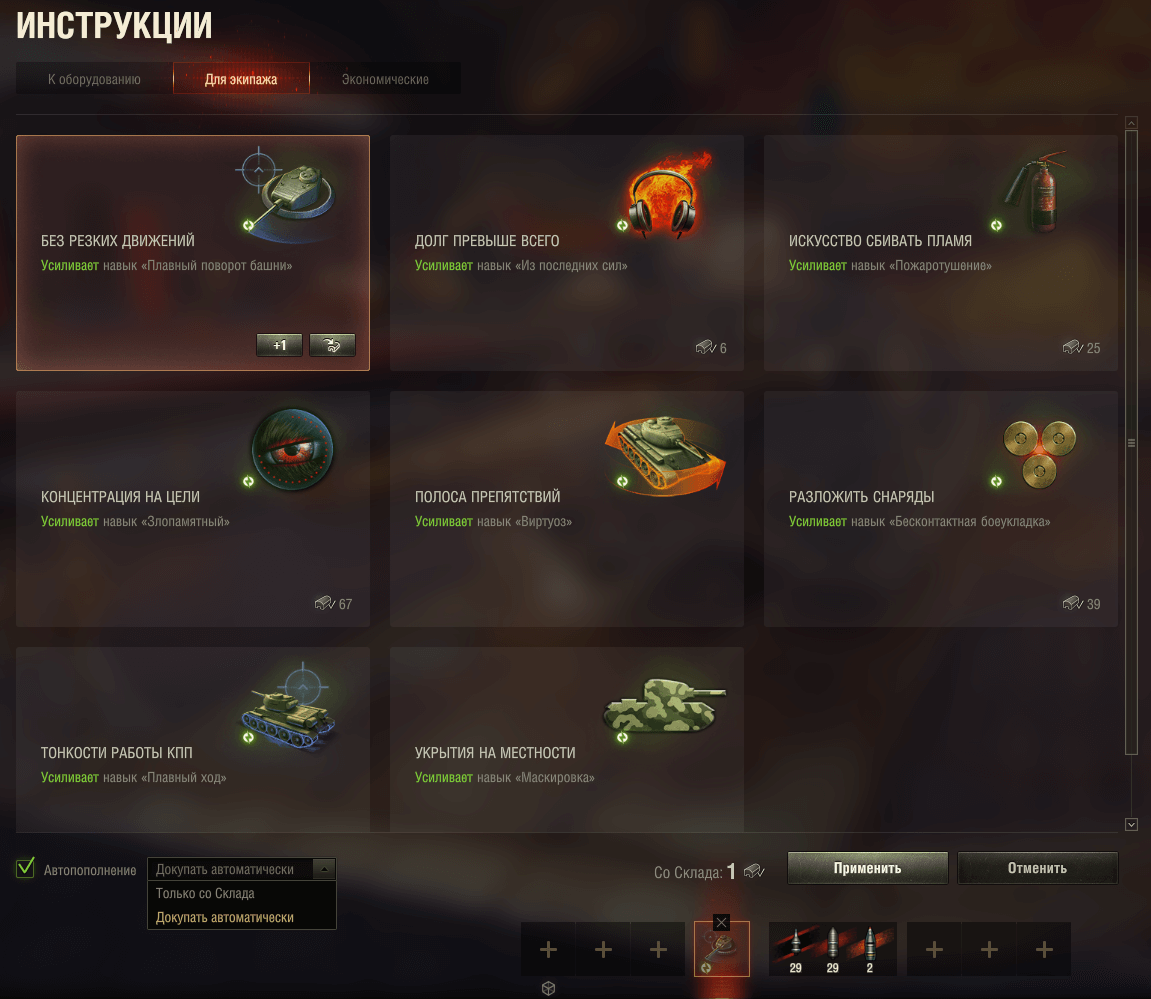This screenshot has height=999, width=1151.
Task: Click the scroll-down arrow of the list
Action: click(1132, 824)
